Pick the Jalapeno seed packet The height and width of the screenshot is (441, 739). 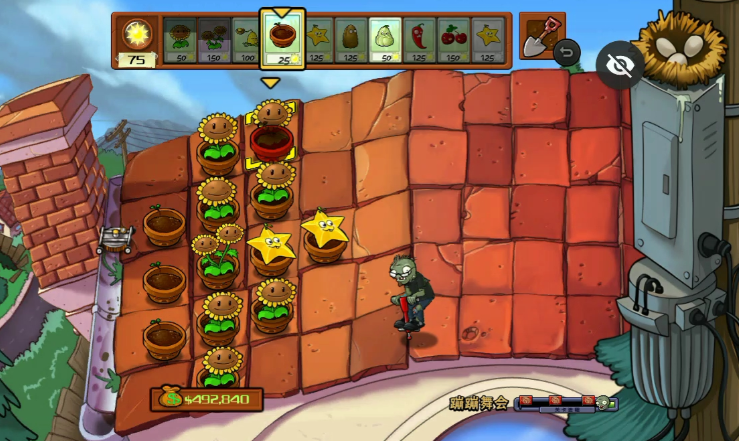pyautogui.click(x=419, y=42)
